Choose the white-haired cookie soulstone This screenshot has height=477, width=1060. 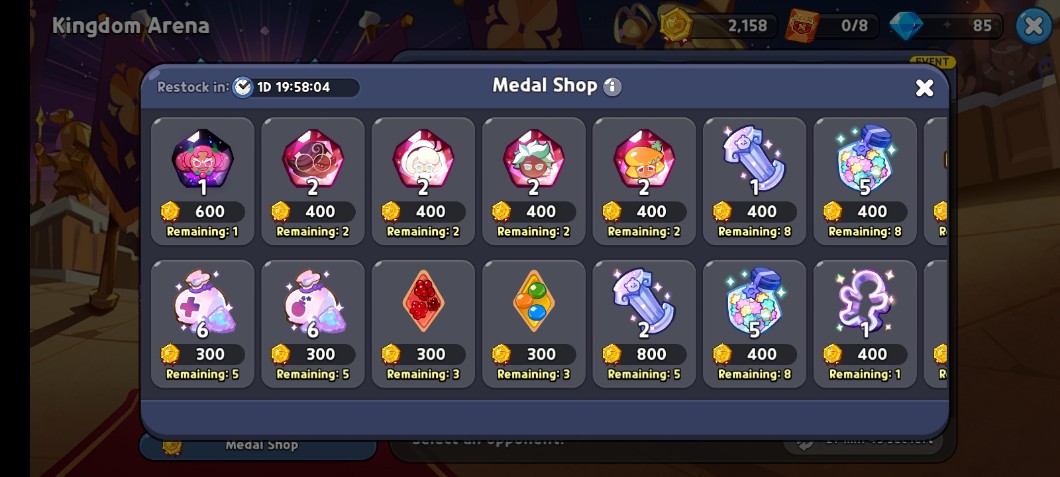pyautogui.click(x=424, y=180)
